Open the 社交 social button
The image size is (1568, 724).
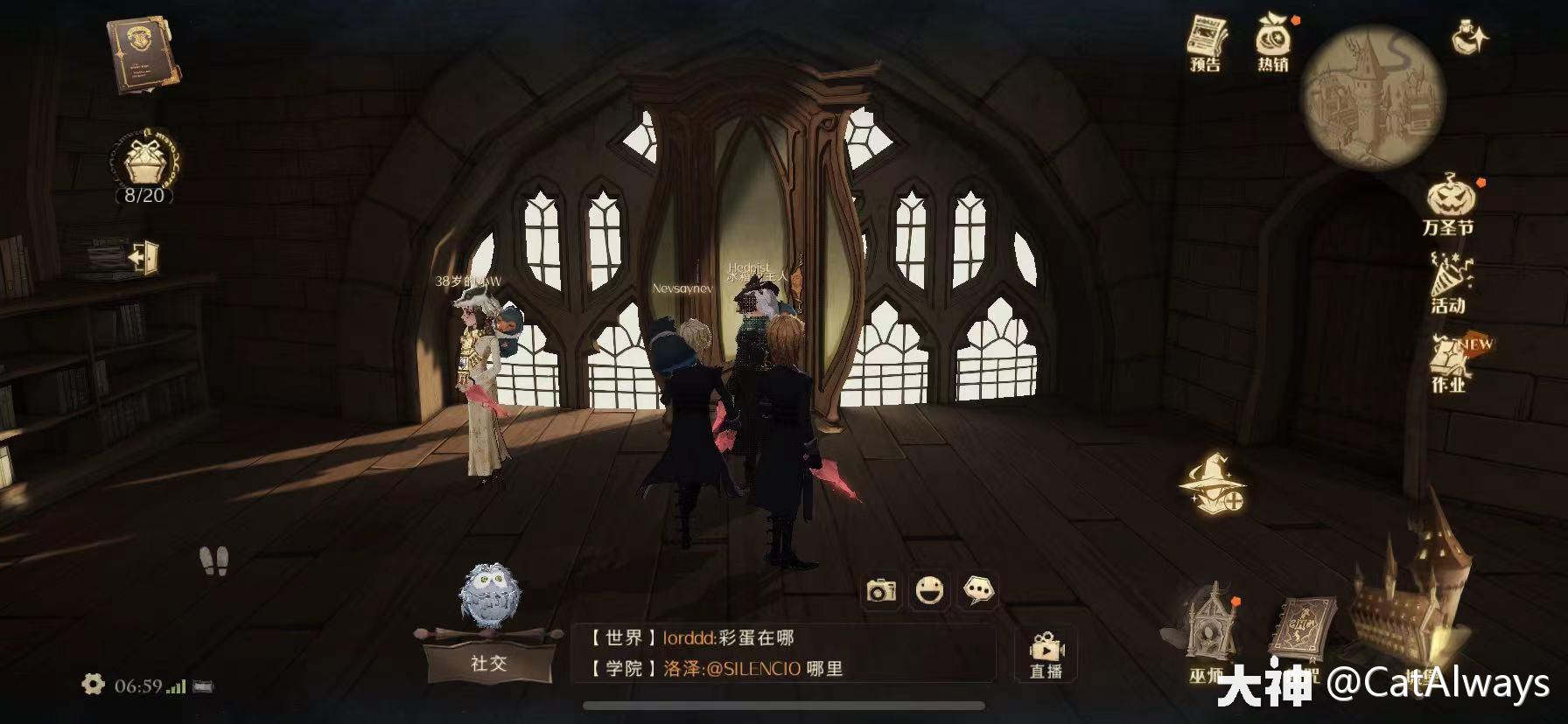pos(488,662)
